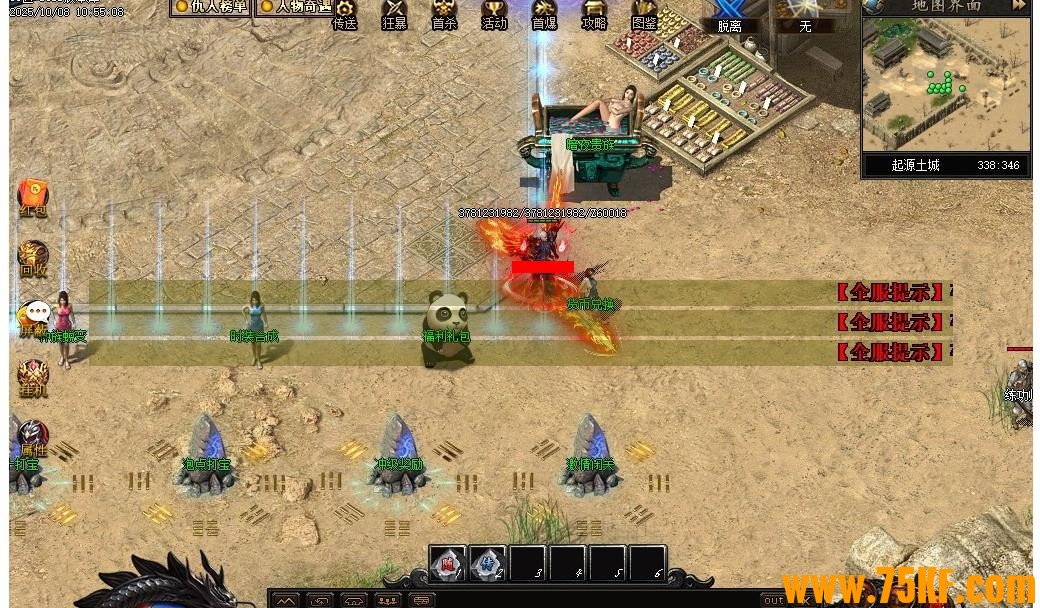
Task: Open the 首爆 first-drop panel
Action: pos(544,13)
